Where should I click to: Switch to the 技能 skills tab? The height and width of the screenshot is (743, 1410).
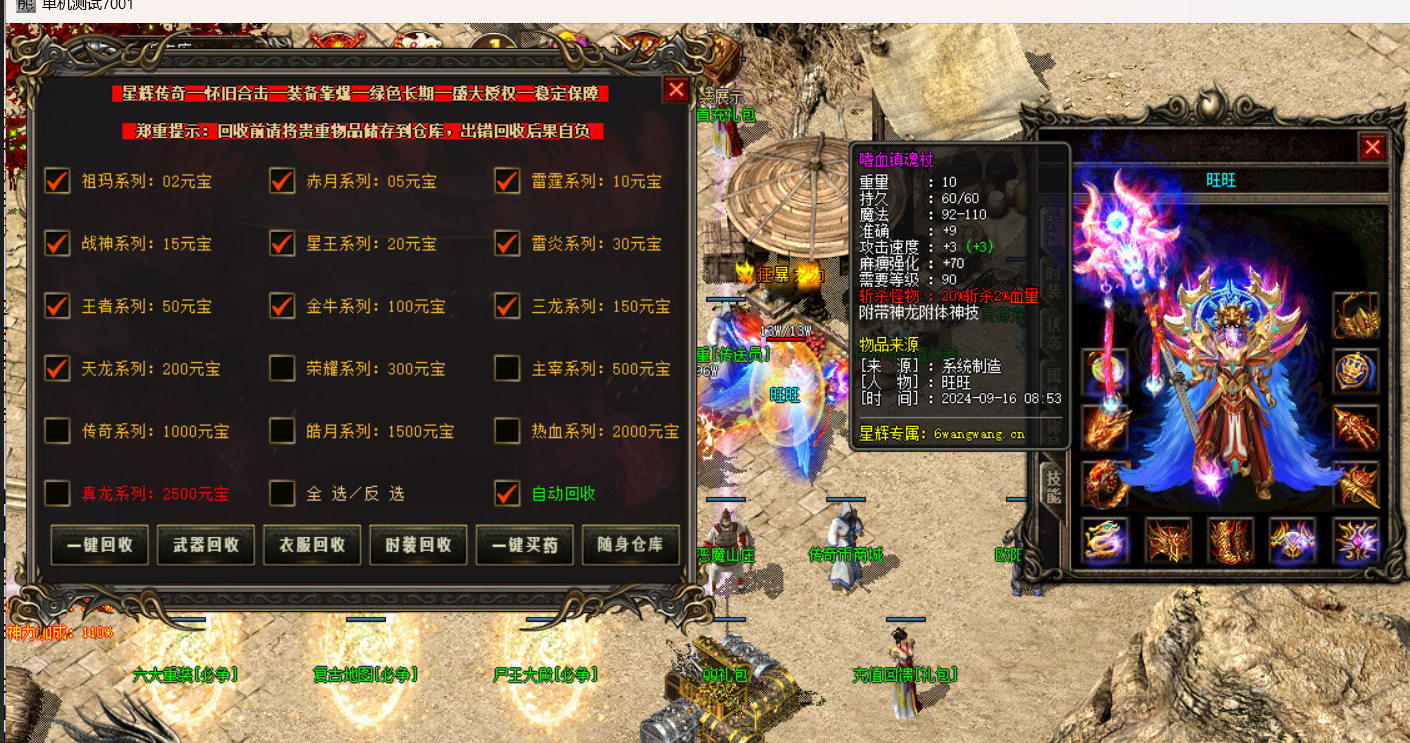[x=1052, y=486]
